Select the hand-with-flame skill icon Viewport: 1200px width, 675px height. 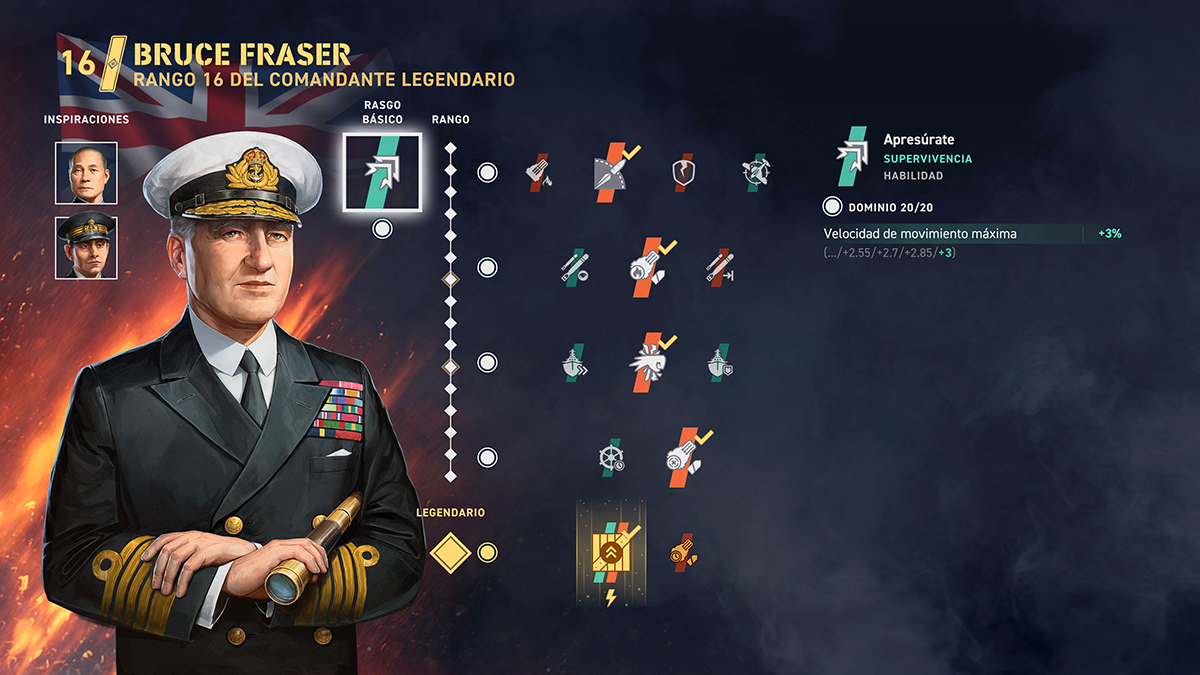click(x=539, y=173)
